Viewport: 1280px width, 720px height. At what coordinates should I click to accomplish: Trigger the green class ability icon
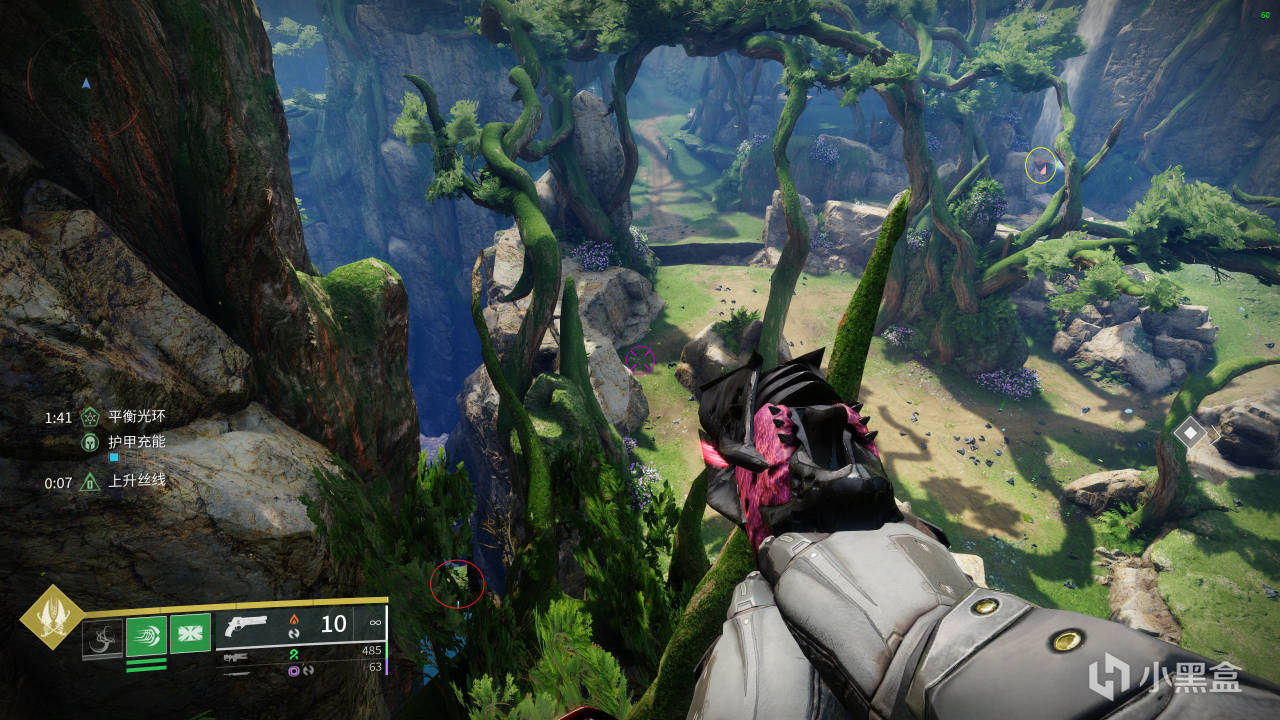(190, 633)
